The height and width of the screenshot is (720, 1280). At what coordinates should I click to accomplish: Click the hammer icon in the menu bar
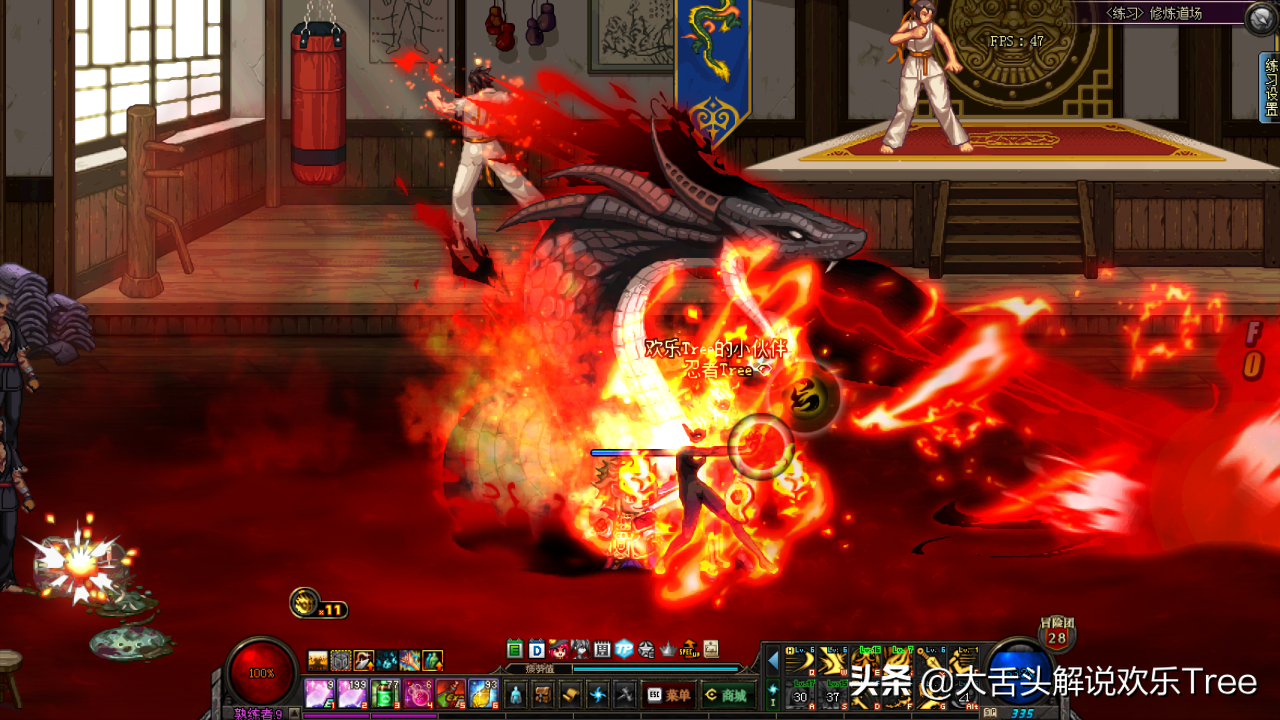tap(625, 694)
